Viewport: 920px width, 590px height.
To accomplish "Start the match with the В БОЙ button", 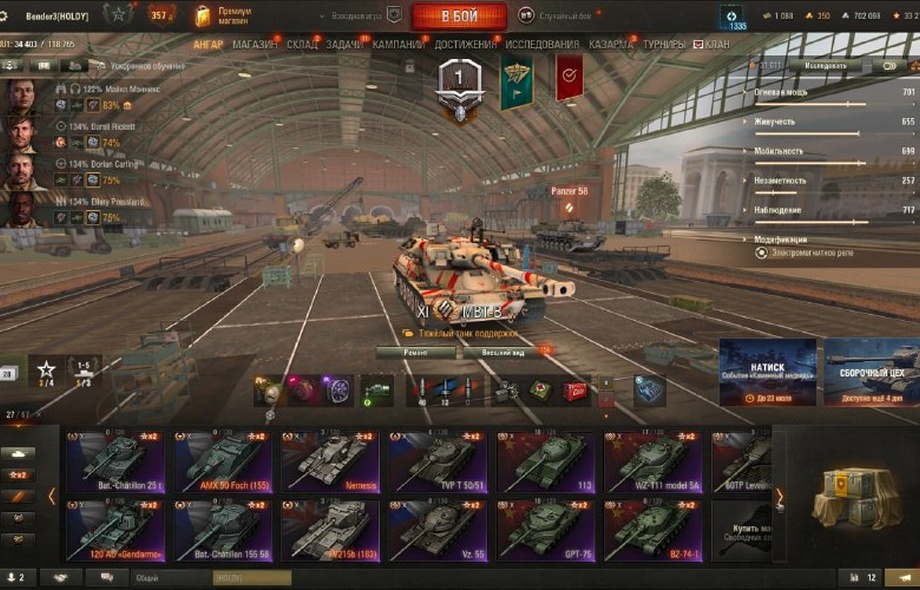I will [458, 16].
